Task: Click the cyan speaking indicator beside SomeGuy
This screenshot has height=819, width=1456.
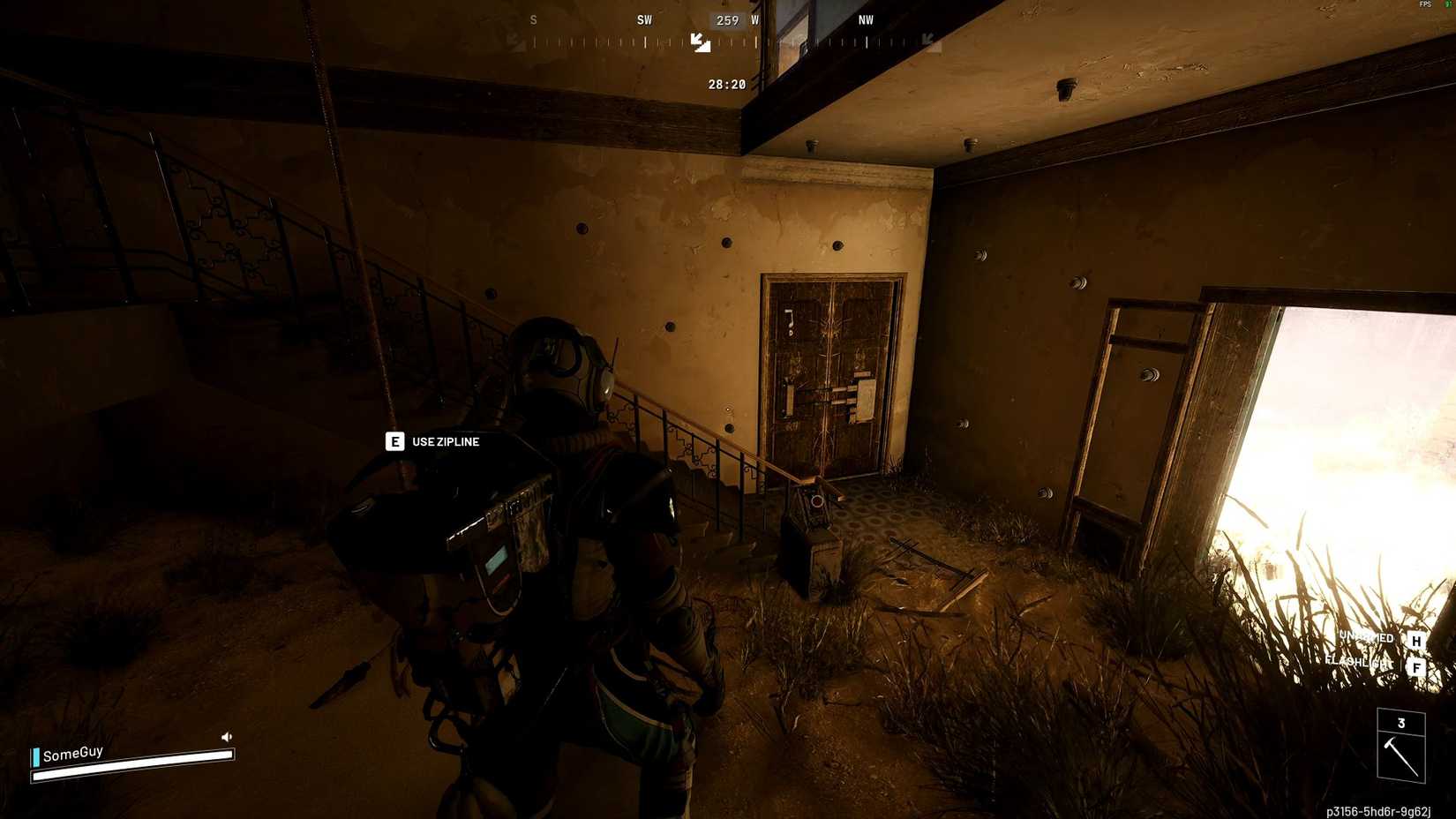Action: 35,755
